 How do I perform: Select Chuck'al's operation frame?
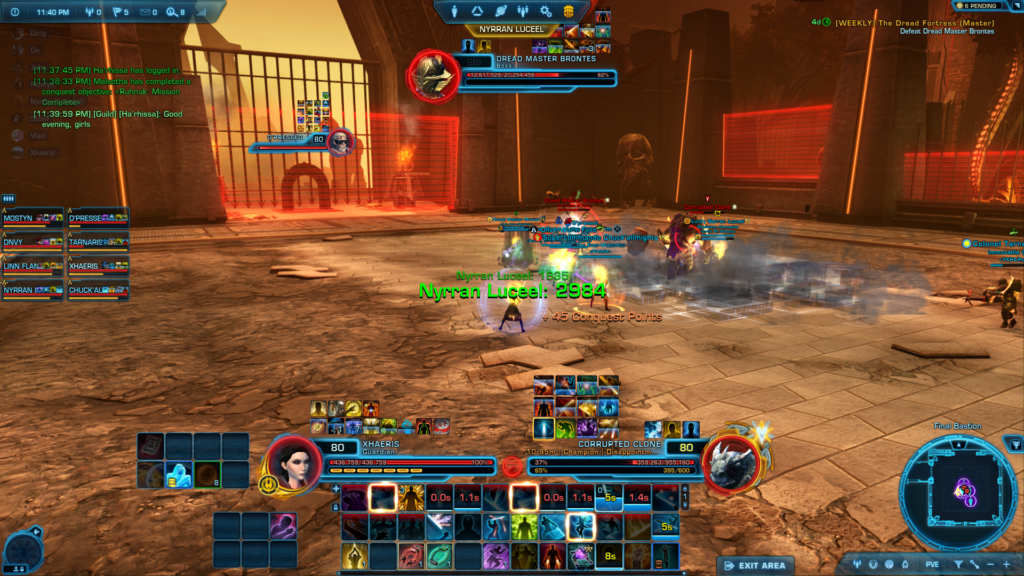pyautogui.click(x=97, y=292)
